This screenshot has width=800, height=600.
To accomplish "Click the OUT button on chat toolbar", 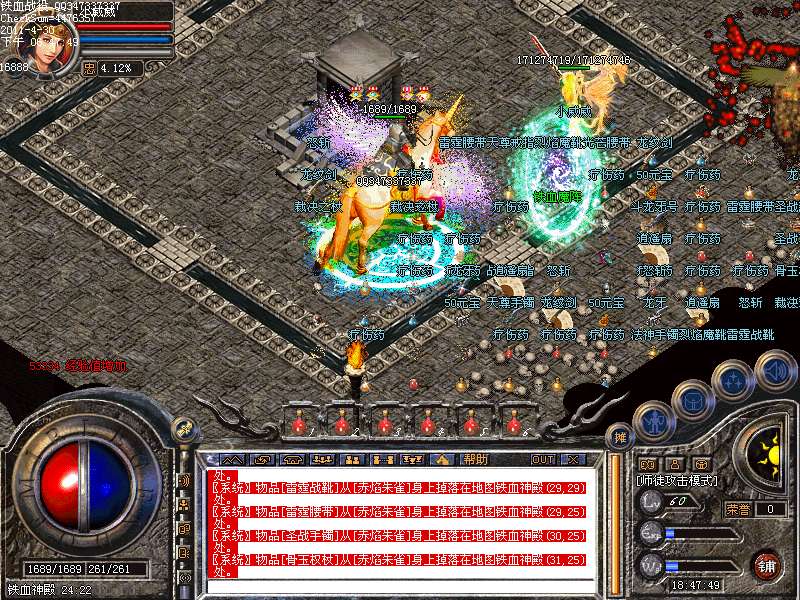I will click(542, 460).
